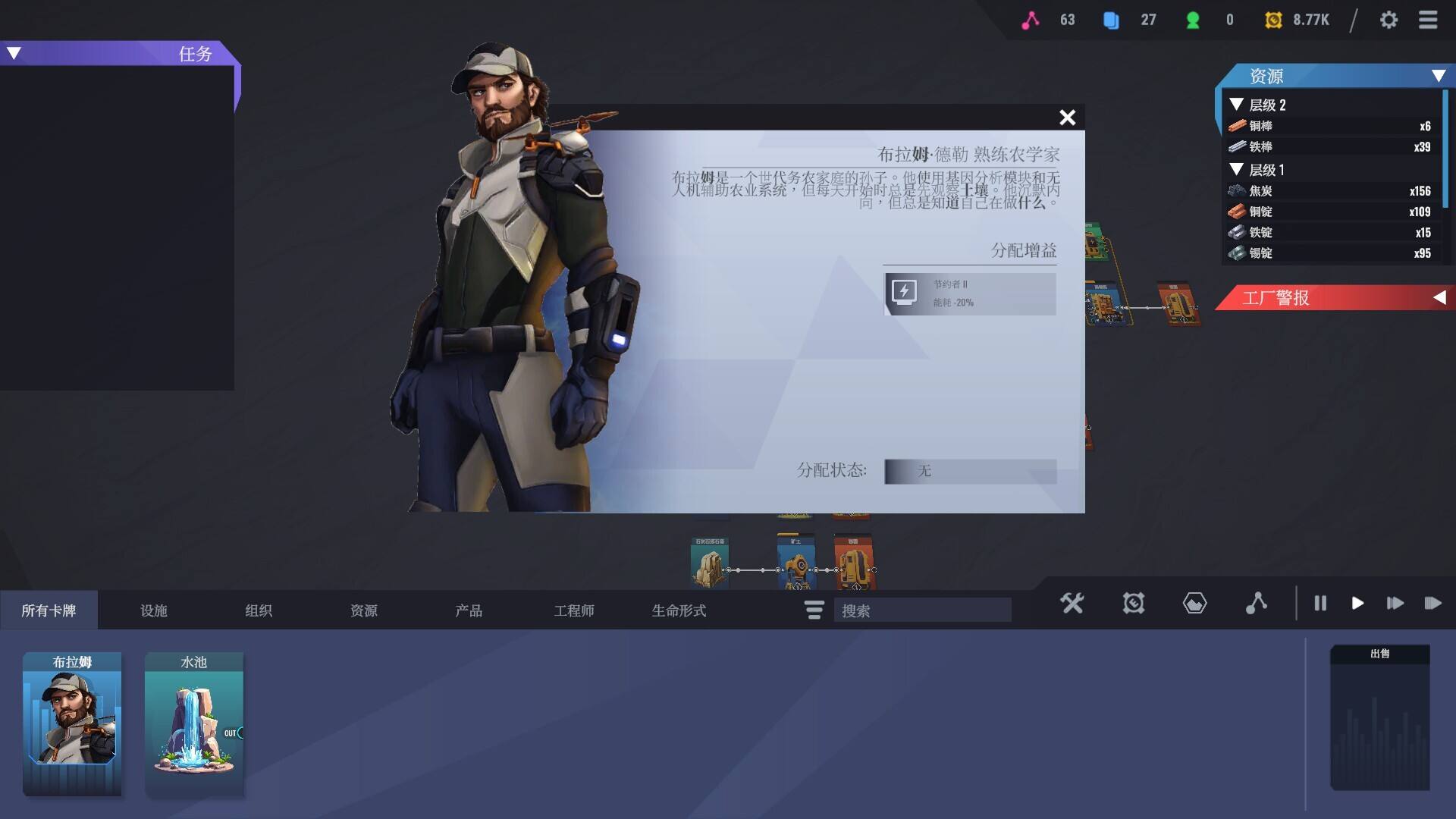Click the pink node-link counter icon in top bar
Screen dimensions: 1456x819
1029,19
